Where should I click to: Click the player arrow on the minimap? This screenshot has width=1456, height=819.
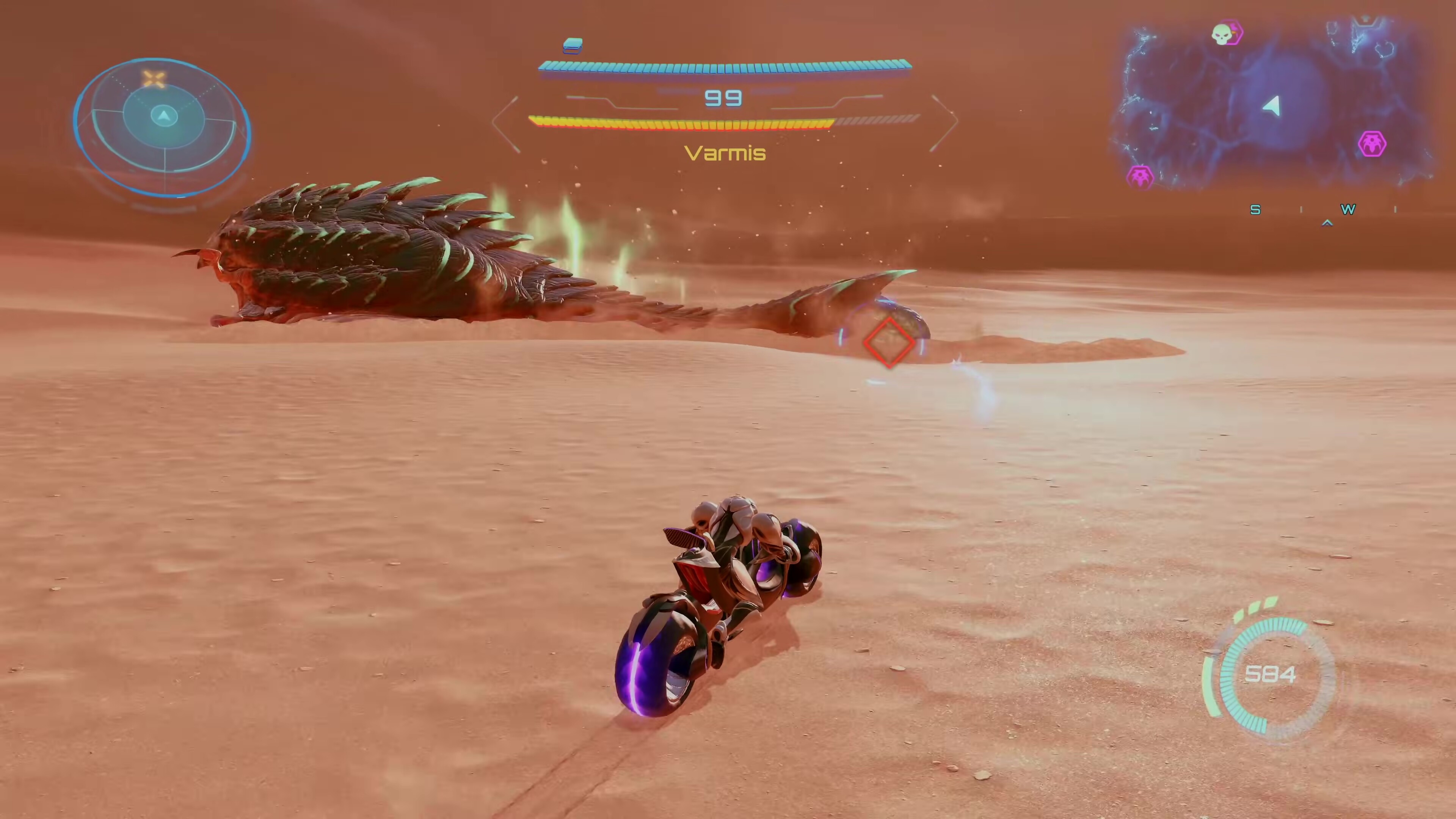point(1272,106)
